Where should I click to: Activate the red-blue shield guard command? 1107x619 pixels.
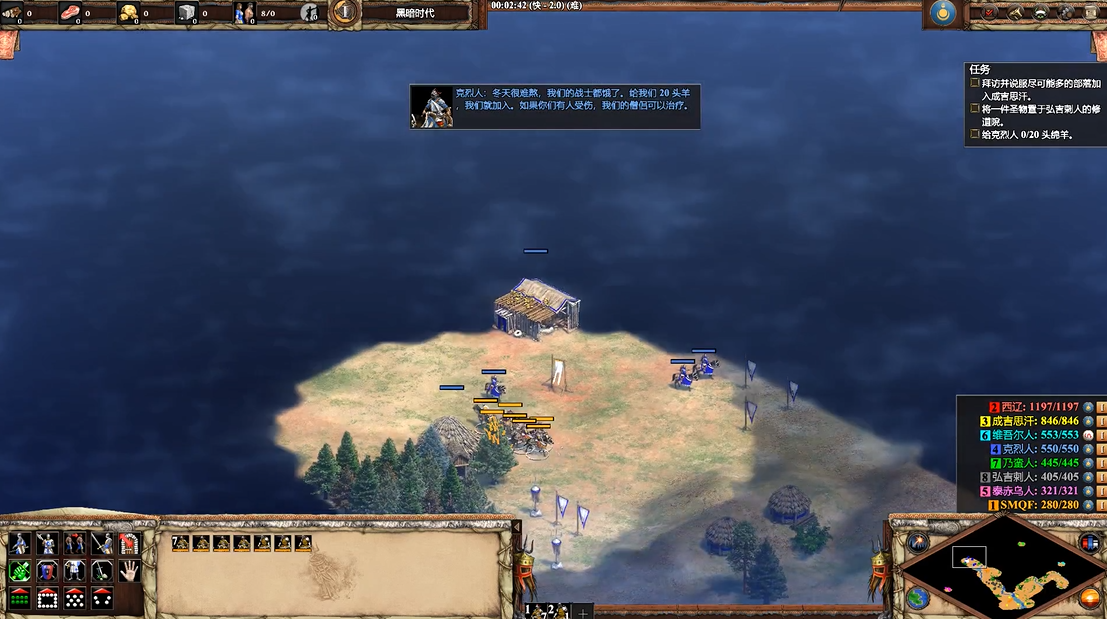[x=46, y=571]
